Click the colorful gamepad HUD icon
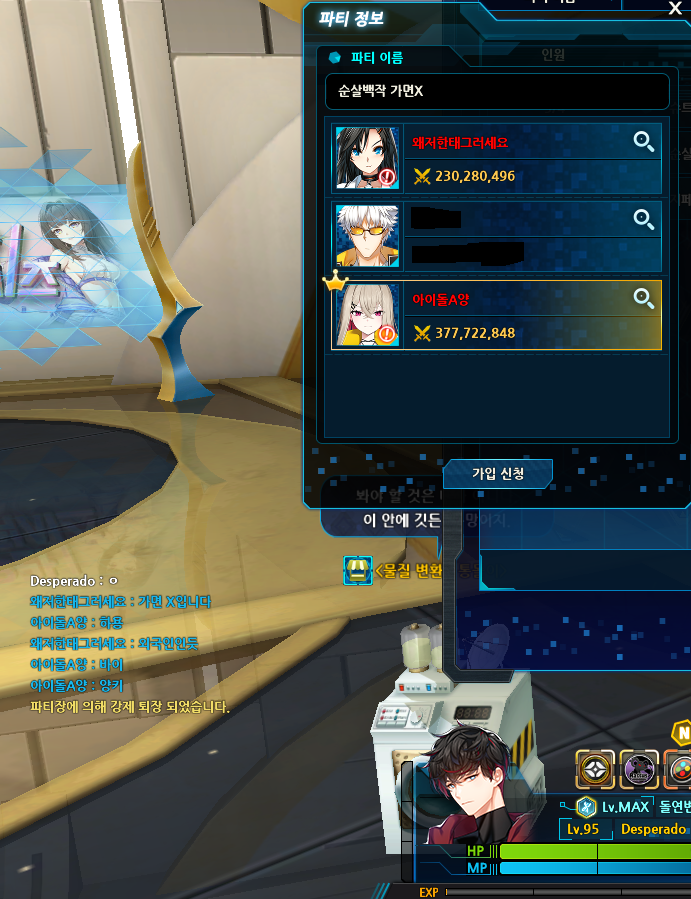 [680, 769]
